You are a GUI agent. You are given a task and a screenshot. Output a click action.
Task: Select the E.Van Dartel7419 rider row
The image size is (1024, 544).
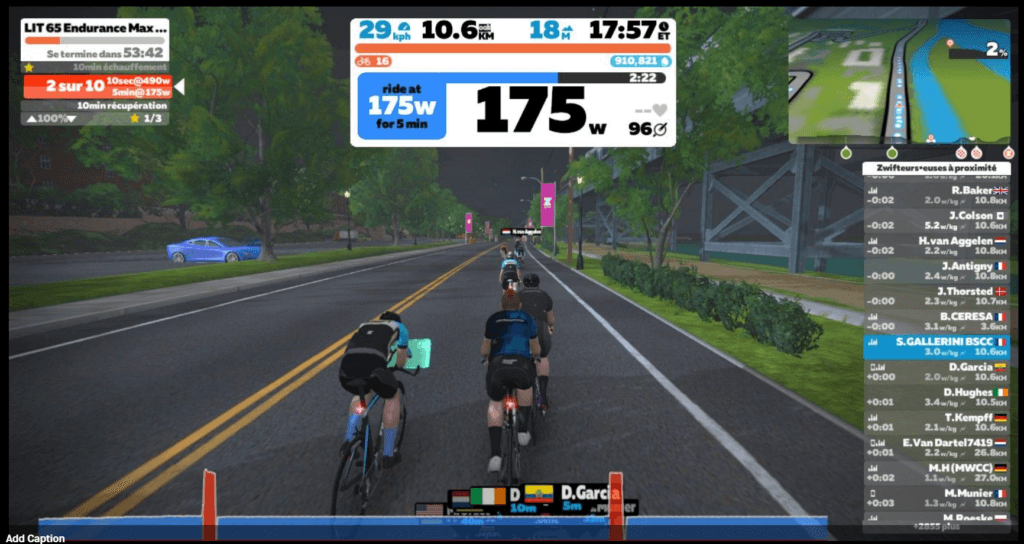click(x=936, y=447)
